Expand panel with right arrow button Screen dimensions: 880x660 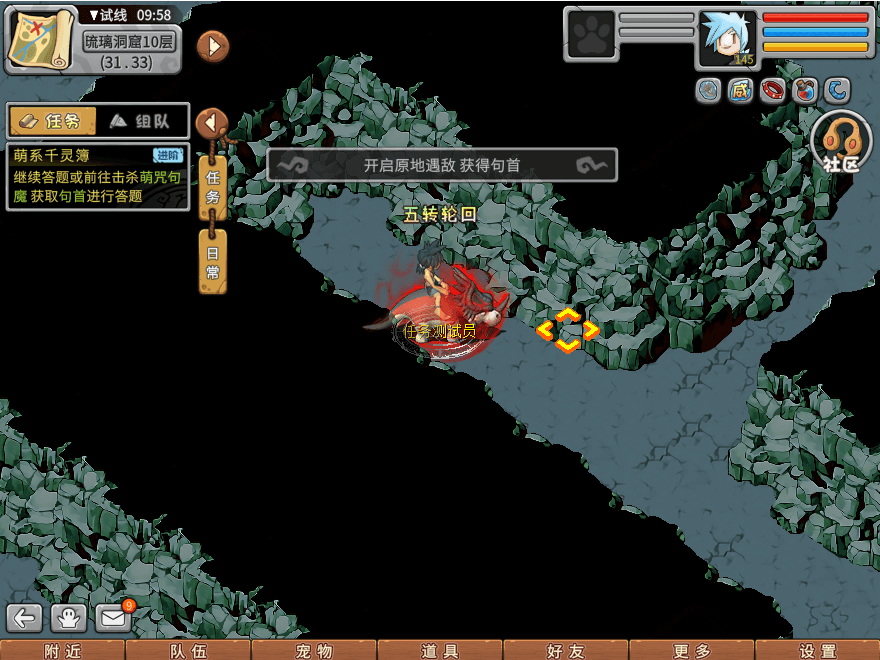(x=212, y=45)
